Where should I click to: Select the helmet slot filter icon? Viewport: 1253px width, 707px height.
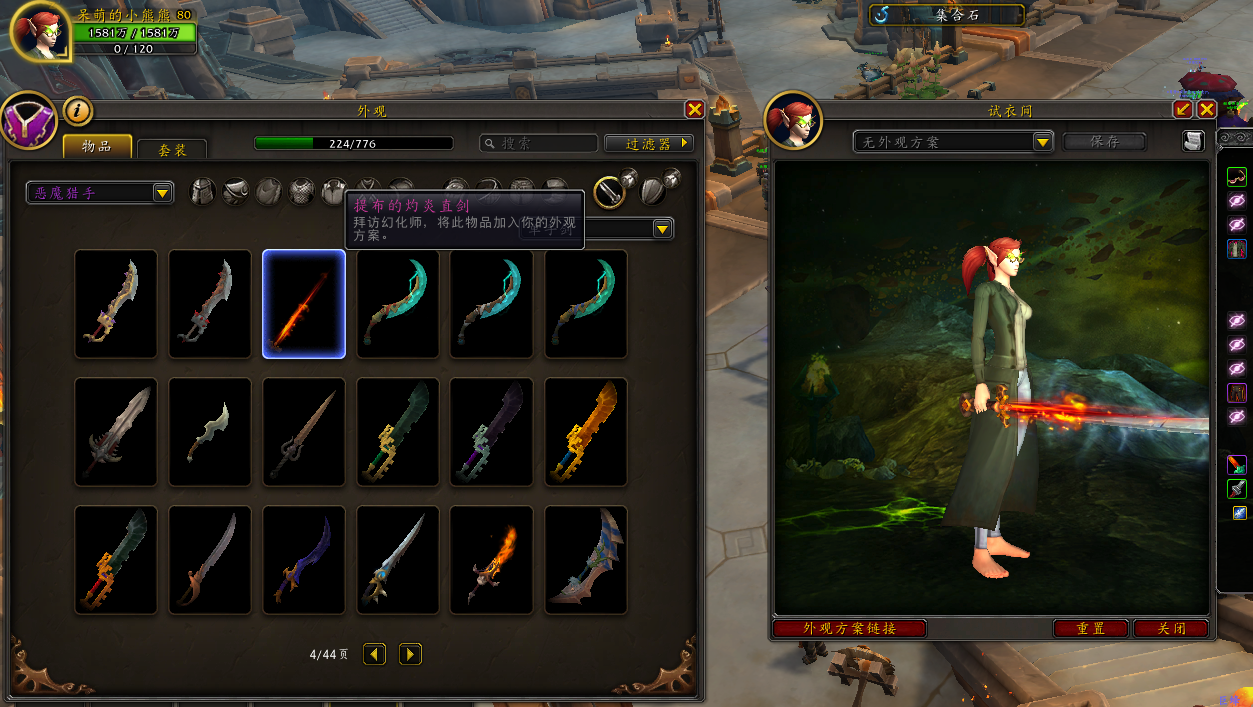point(203,192)
